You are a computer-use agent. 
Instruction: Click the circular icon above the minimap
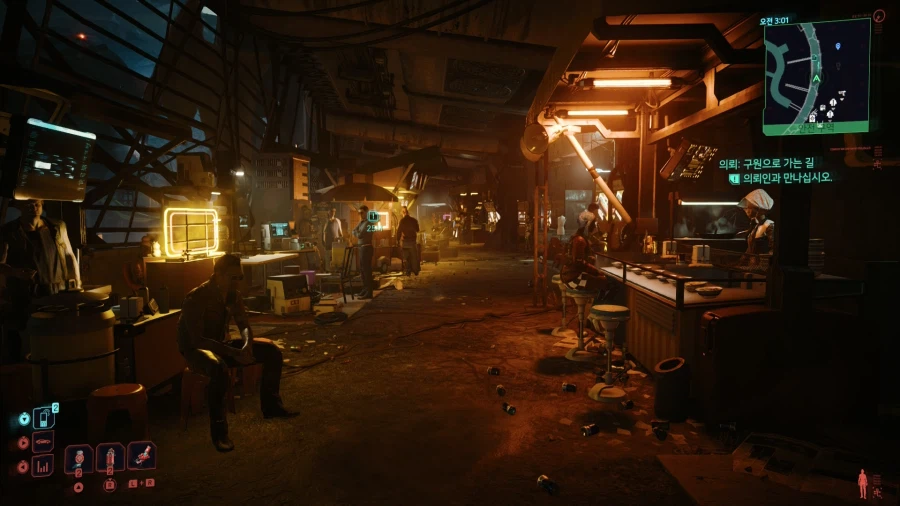[879, 16]
